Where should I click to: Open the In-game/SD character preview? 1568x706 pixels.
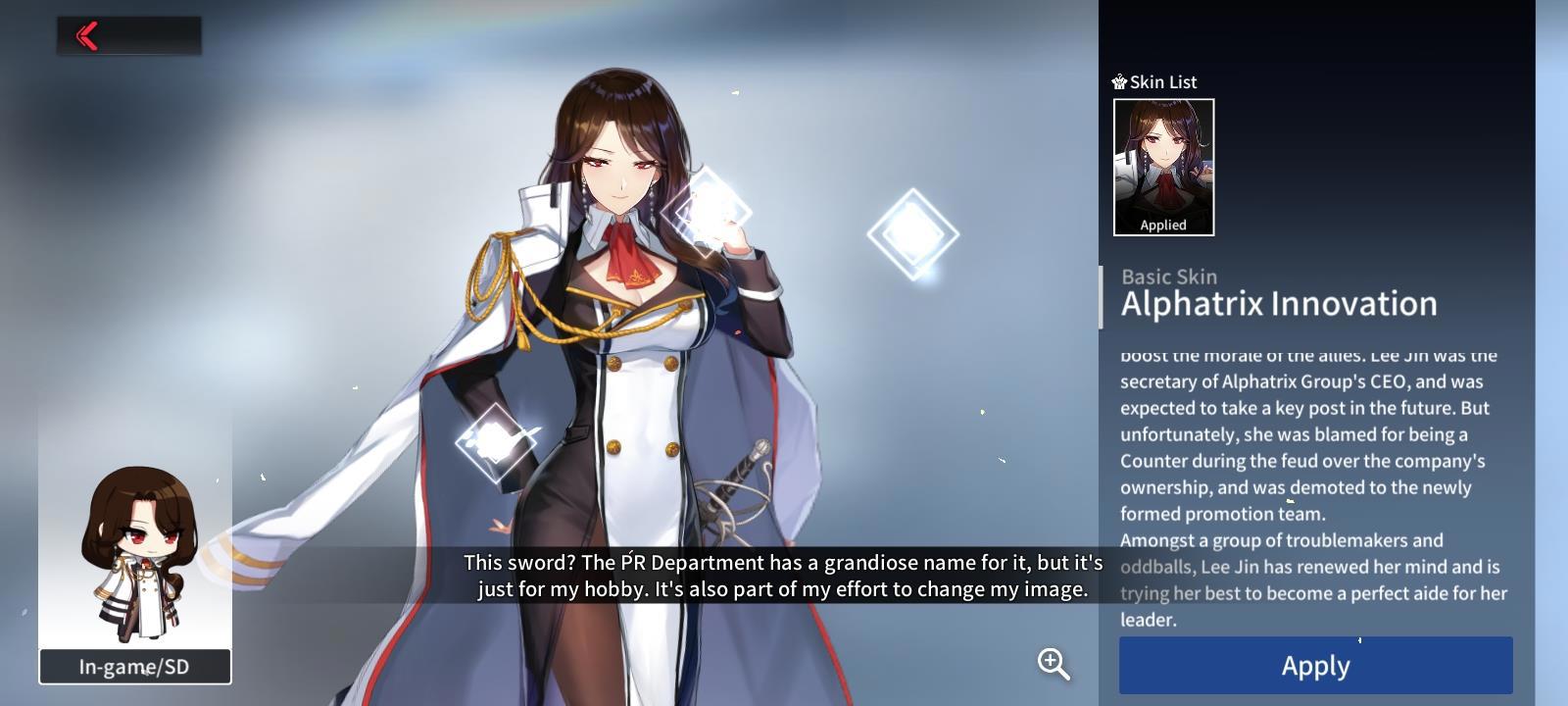(x=135, y=666)
